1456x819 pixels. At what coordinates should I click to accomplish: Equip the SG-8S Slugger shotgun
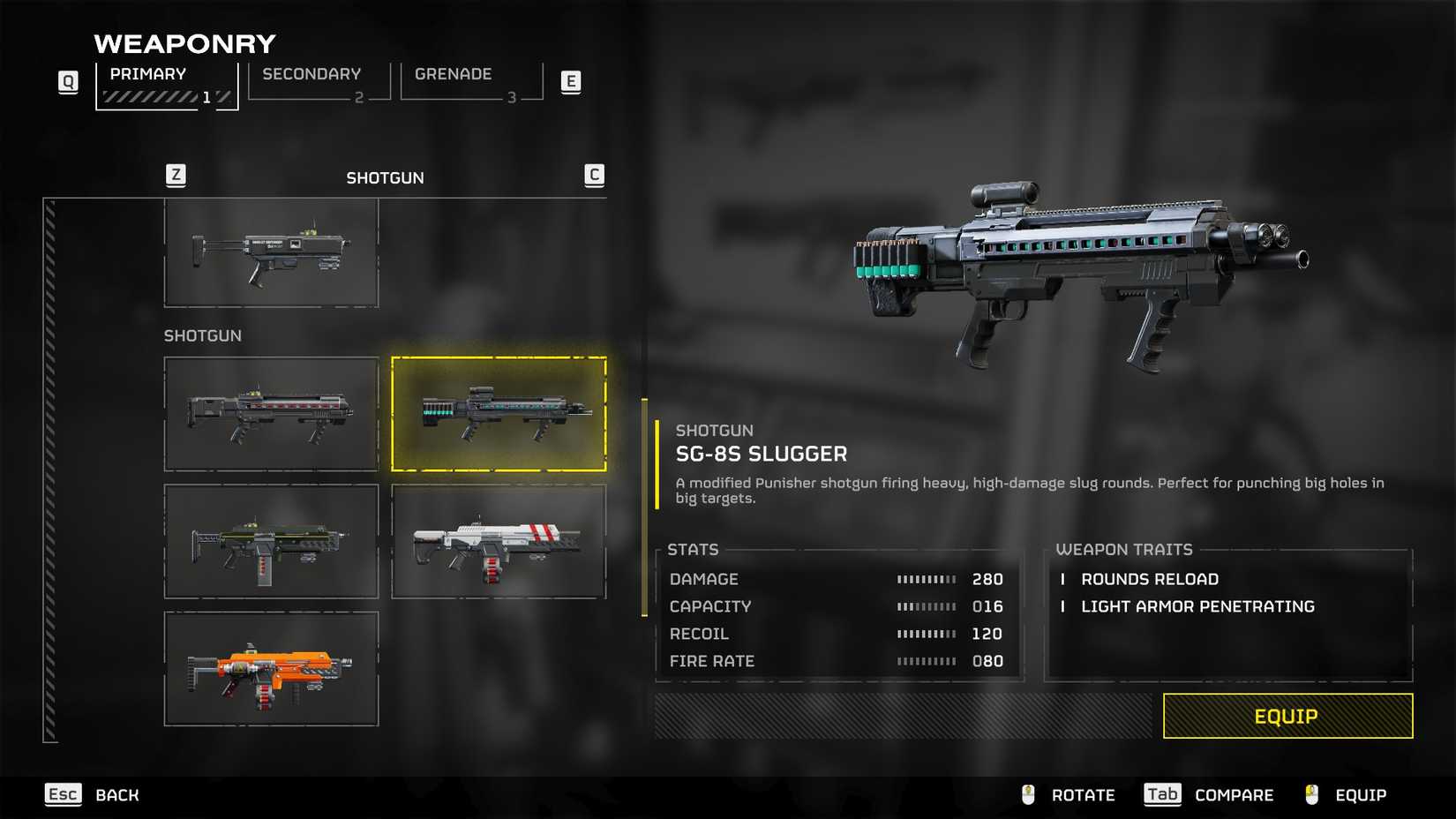coord(1287,716)
